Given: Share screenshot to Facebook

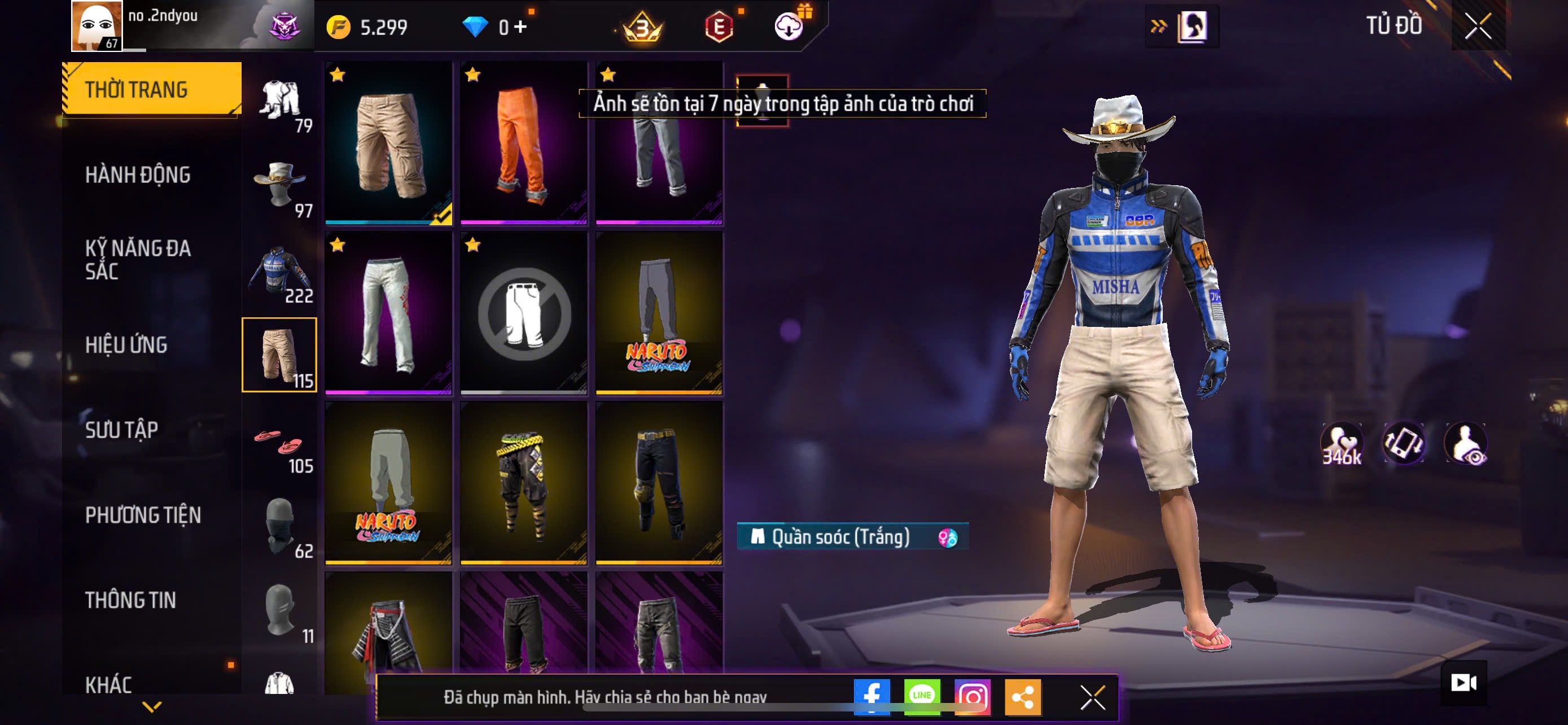Looking at the screenshot, I should coord(871,696).
